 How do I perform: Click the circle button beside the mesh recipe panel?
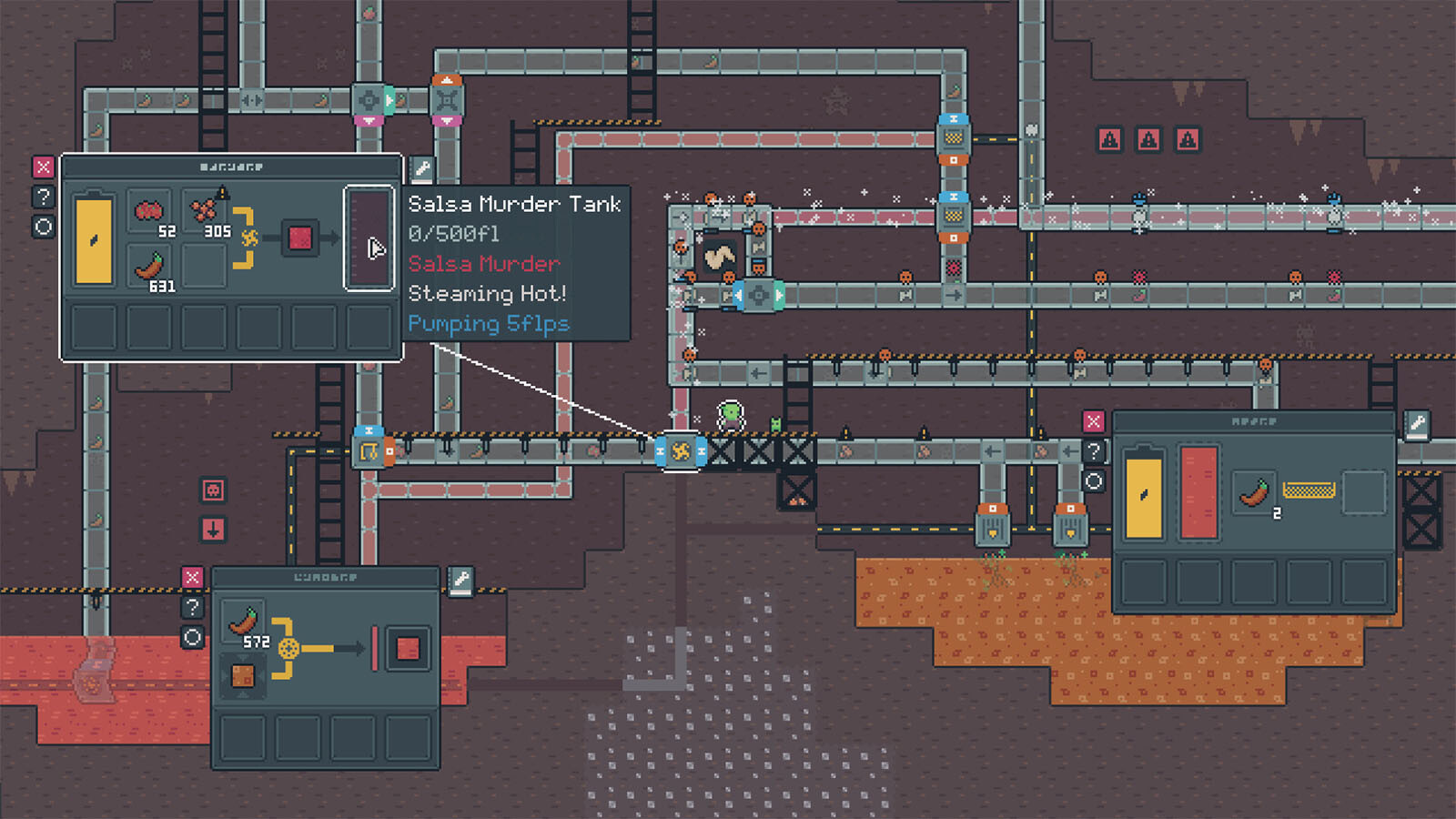1093,480
